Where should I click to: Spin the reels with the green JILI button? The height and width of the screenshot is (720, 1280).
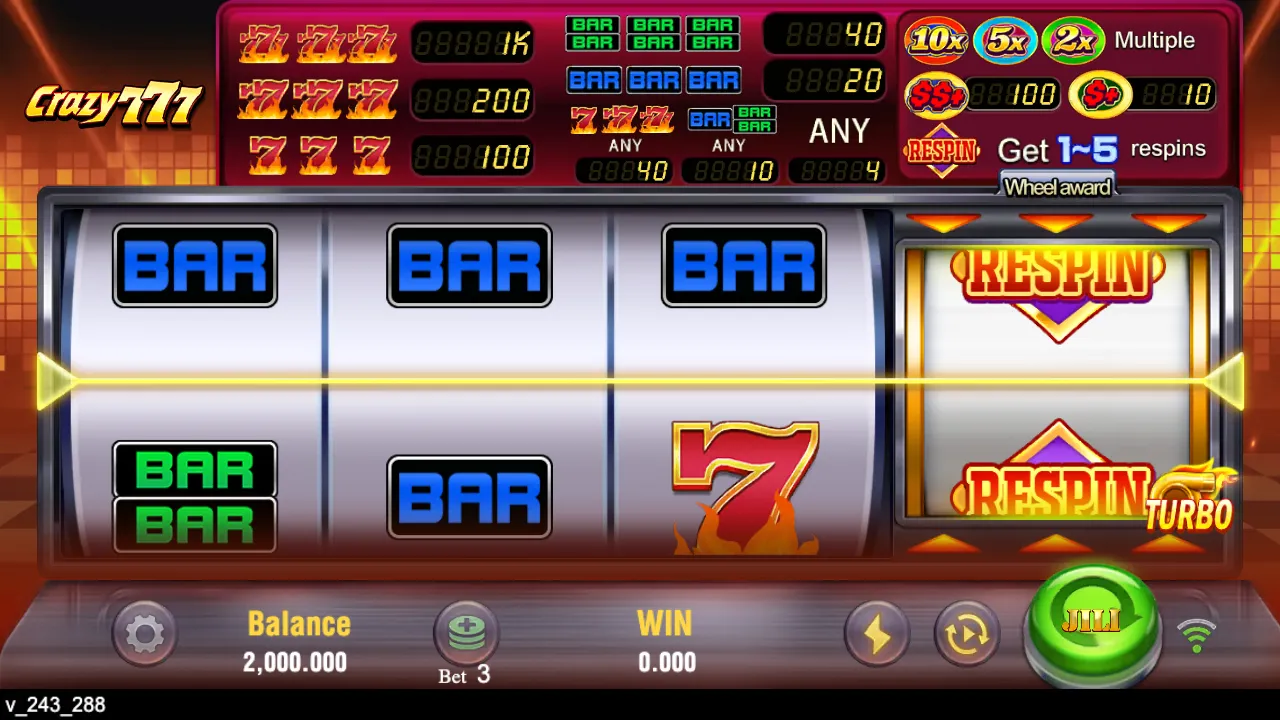tap(1092, 624)
